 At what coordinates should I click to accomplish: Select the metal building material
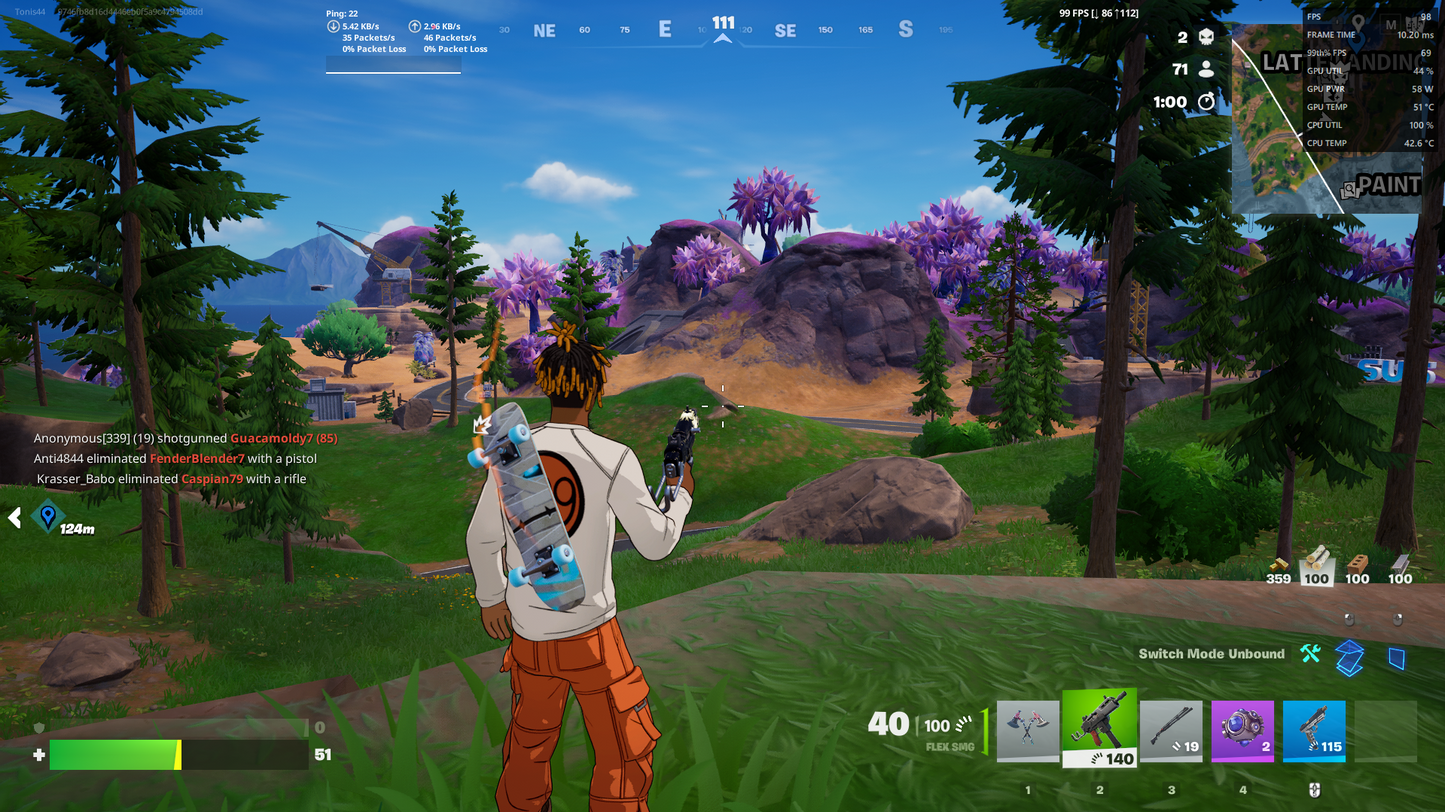pyautogui.click(x=1400, y=566)
